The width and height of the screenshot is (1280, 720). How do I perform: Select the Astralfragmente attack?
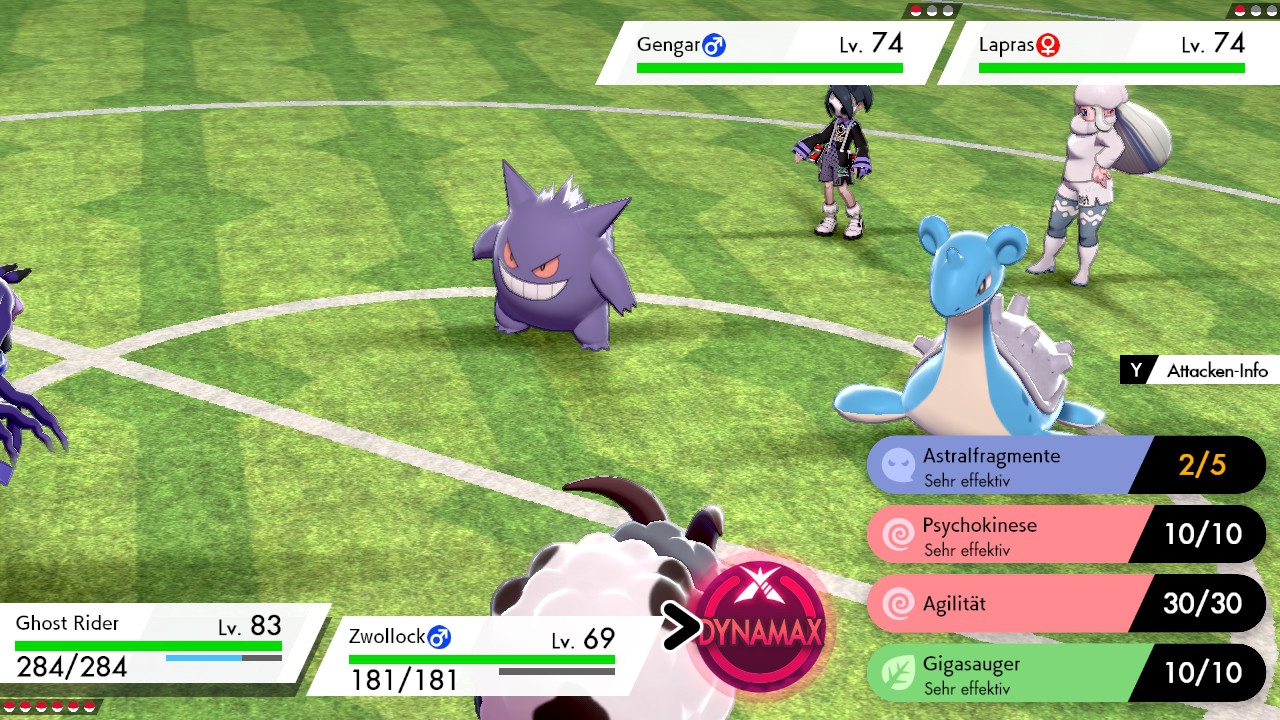coord(1065,465)
